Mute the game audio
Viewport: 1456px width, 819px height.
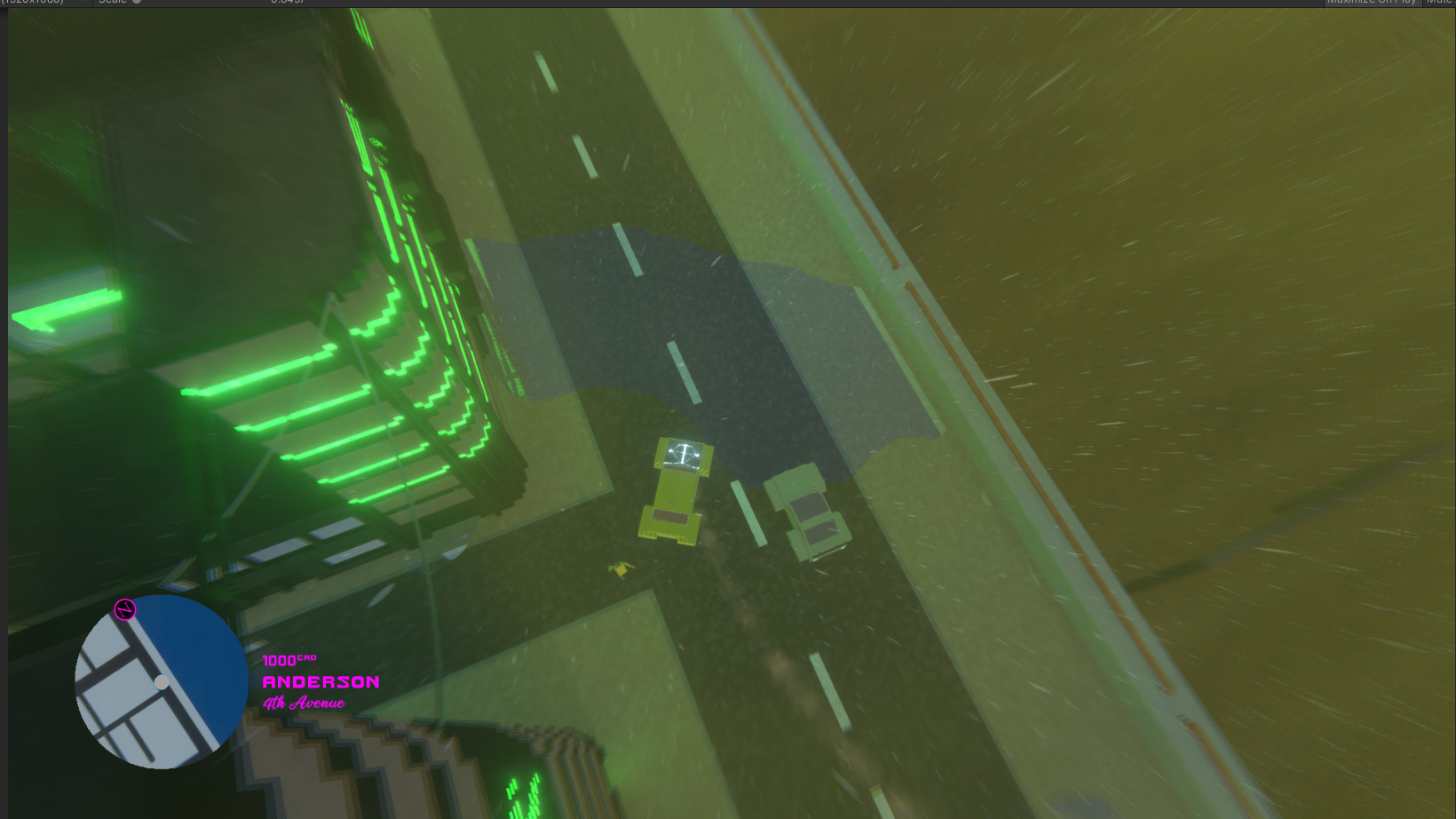click(x=1438, y=4)
